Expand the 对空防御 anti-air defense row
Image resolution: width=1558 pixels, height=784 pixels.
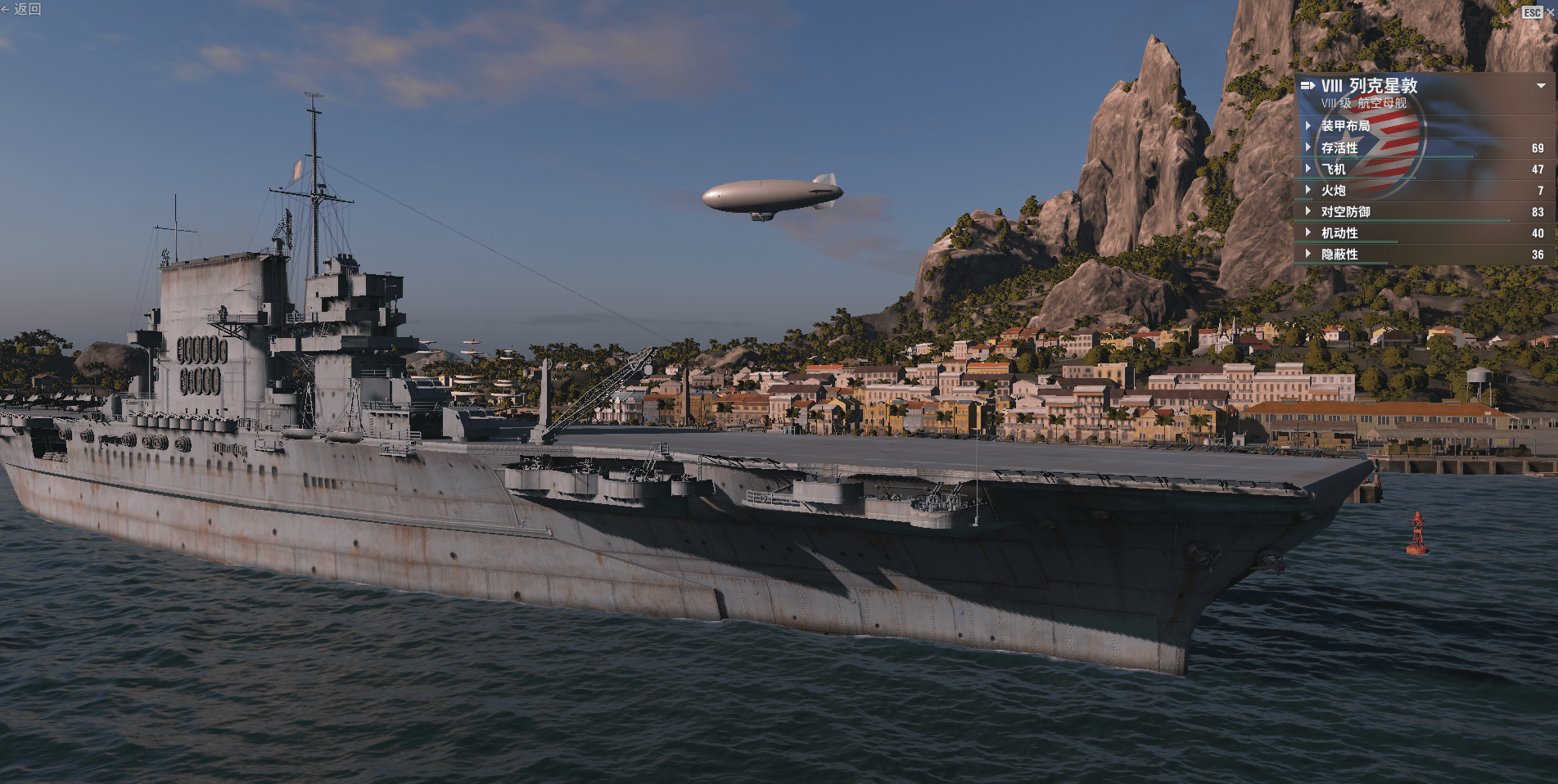[1345, 212]
